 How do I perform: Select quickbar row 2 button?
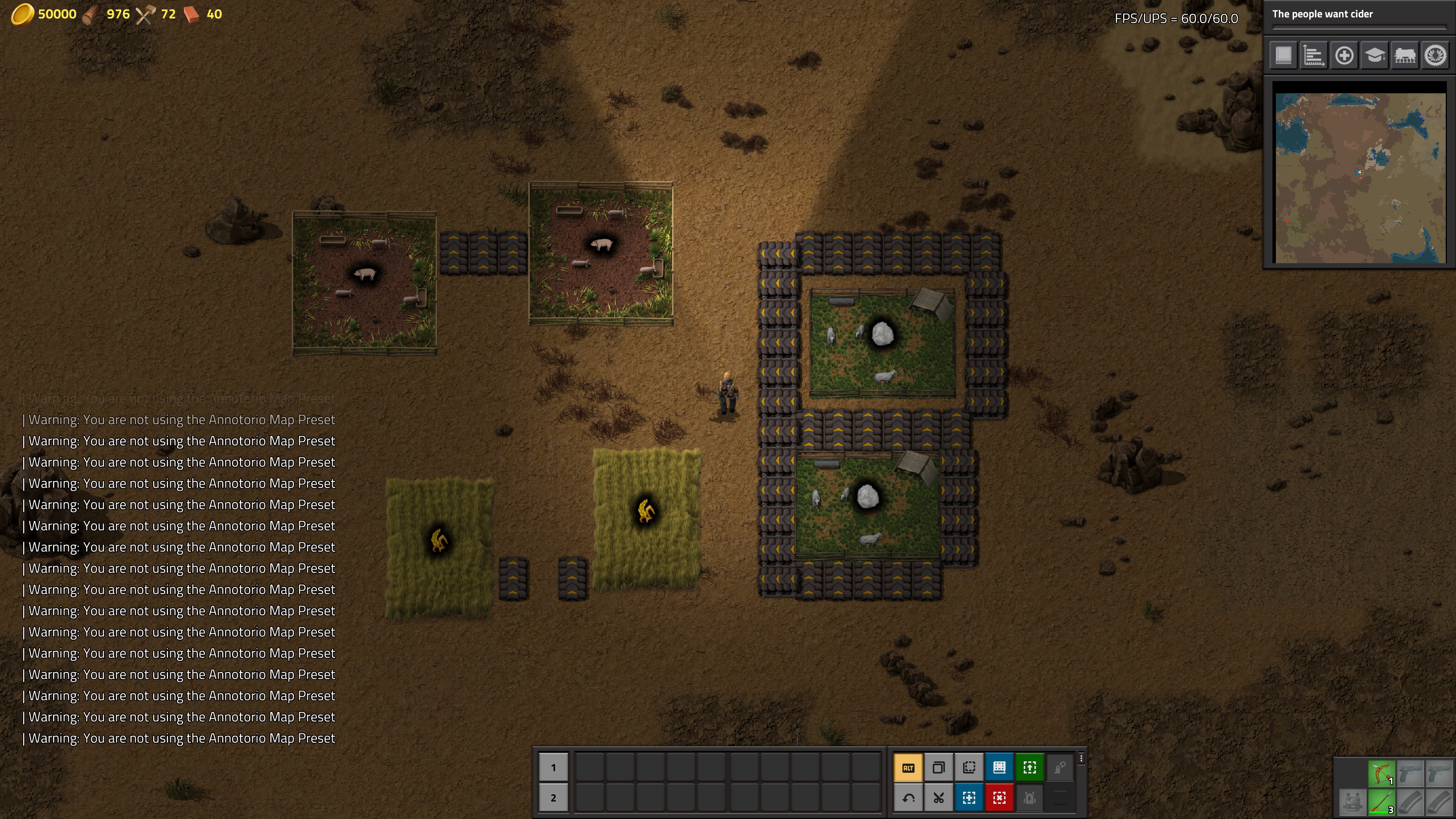(553, 798)
